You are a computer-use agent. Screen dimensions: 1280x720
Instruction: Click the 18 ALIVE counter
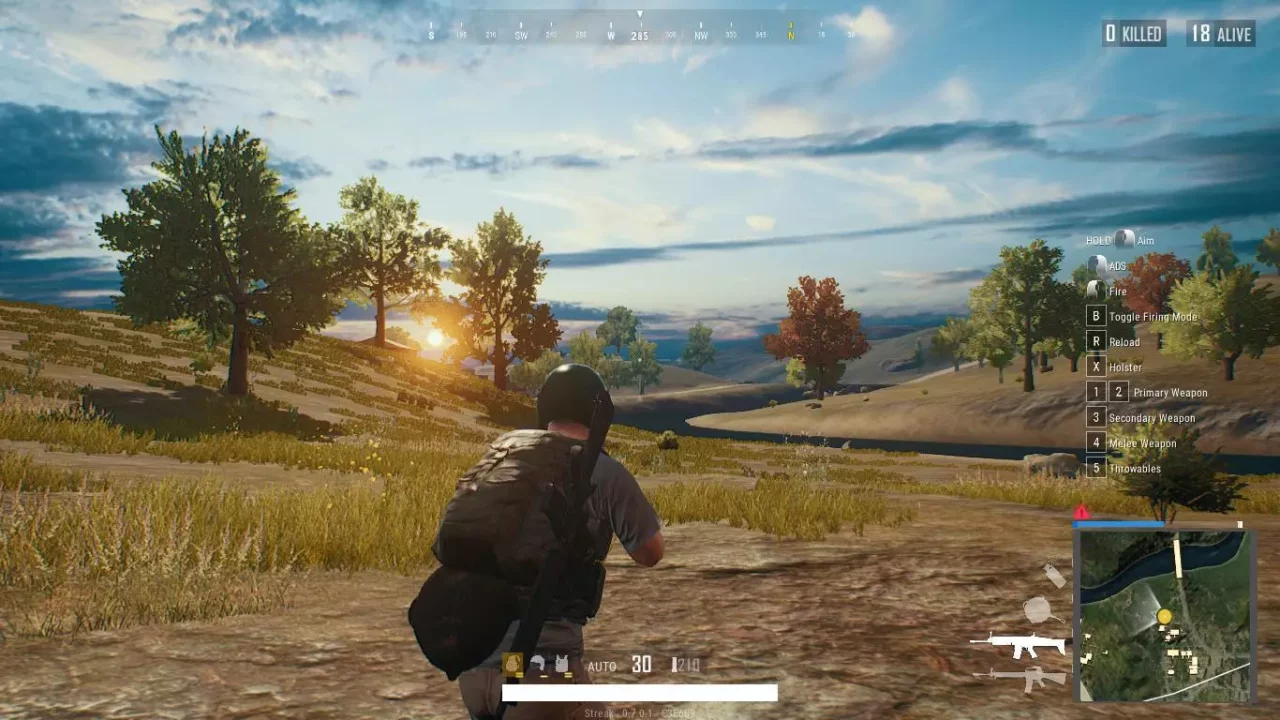click(x=1219, y=33)
